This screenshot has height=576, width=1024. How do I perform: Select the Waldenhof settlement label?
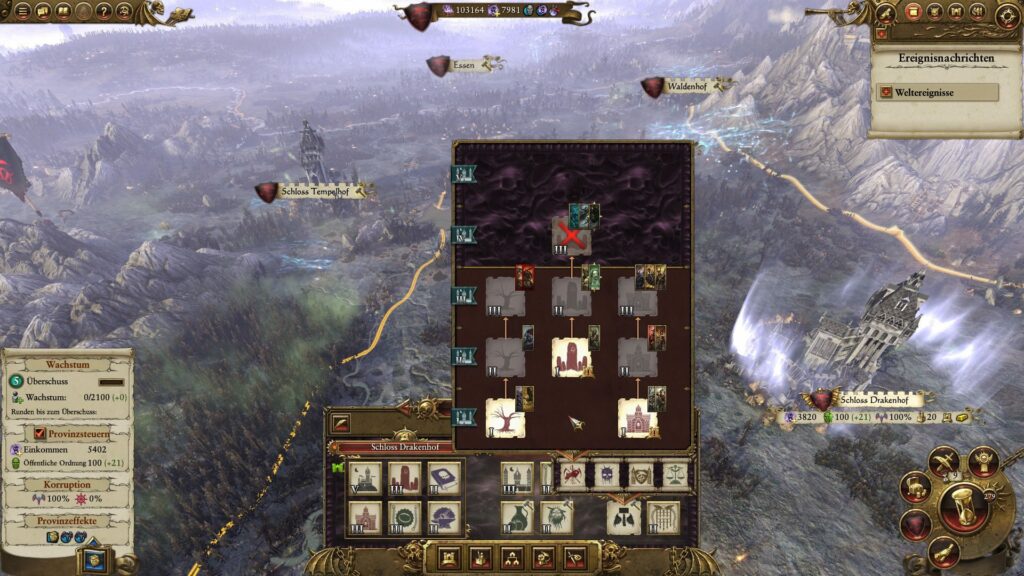[686, 87]
